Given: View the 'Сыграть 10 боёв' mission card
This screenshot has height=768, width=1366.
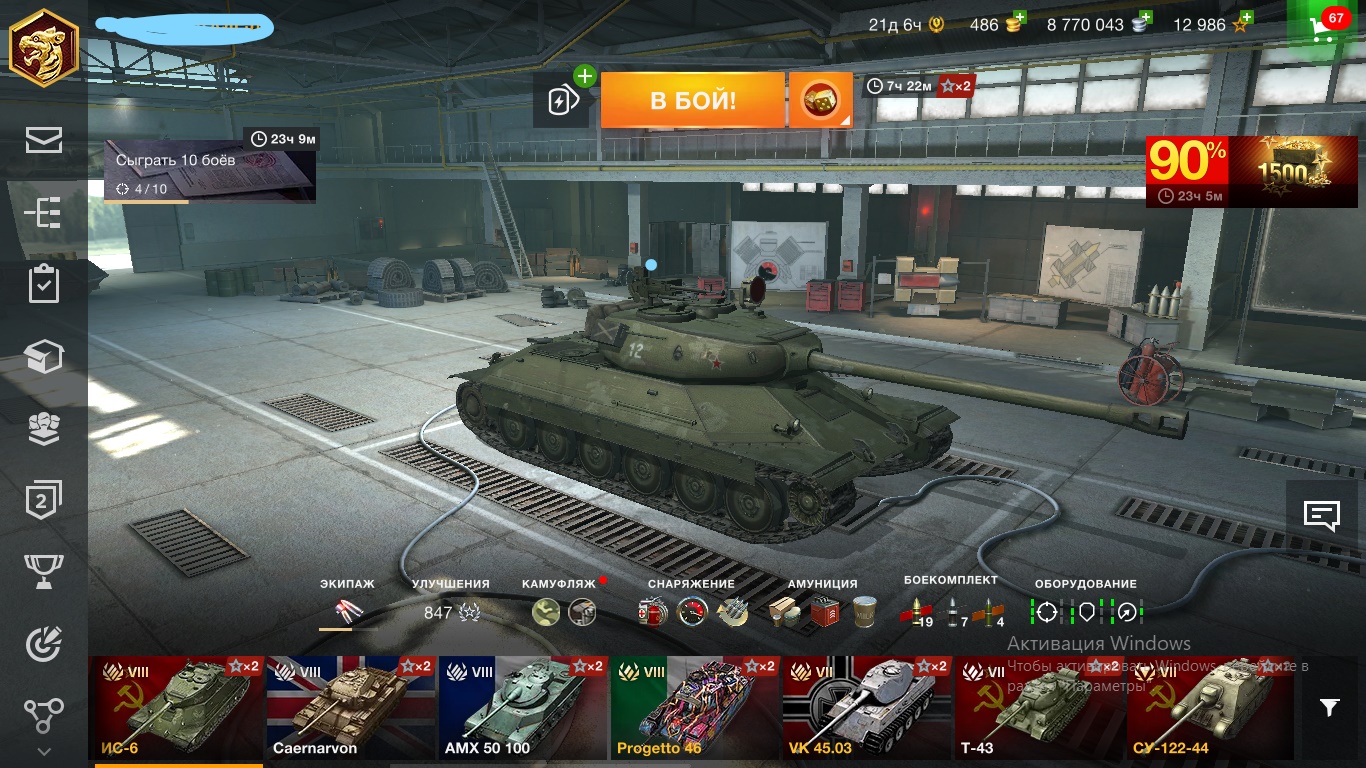Looking at the screenshot, I should (210, 171).
